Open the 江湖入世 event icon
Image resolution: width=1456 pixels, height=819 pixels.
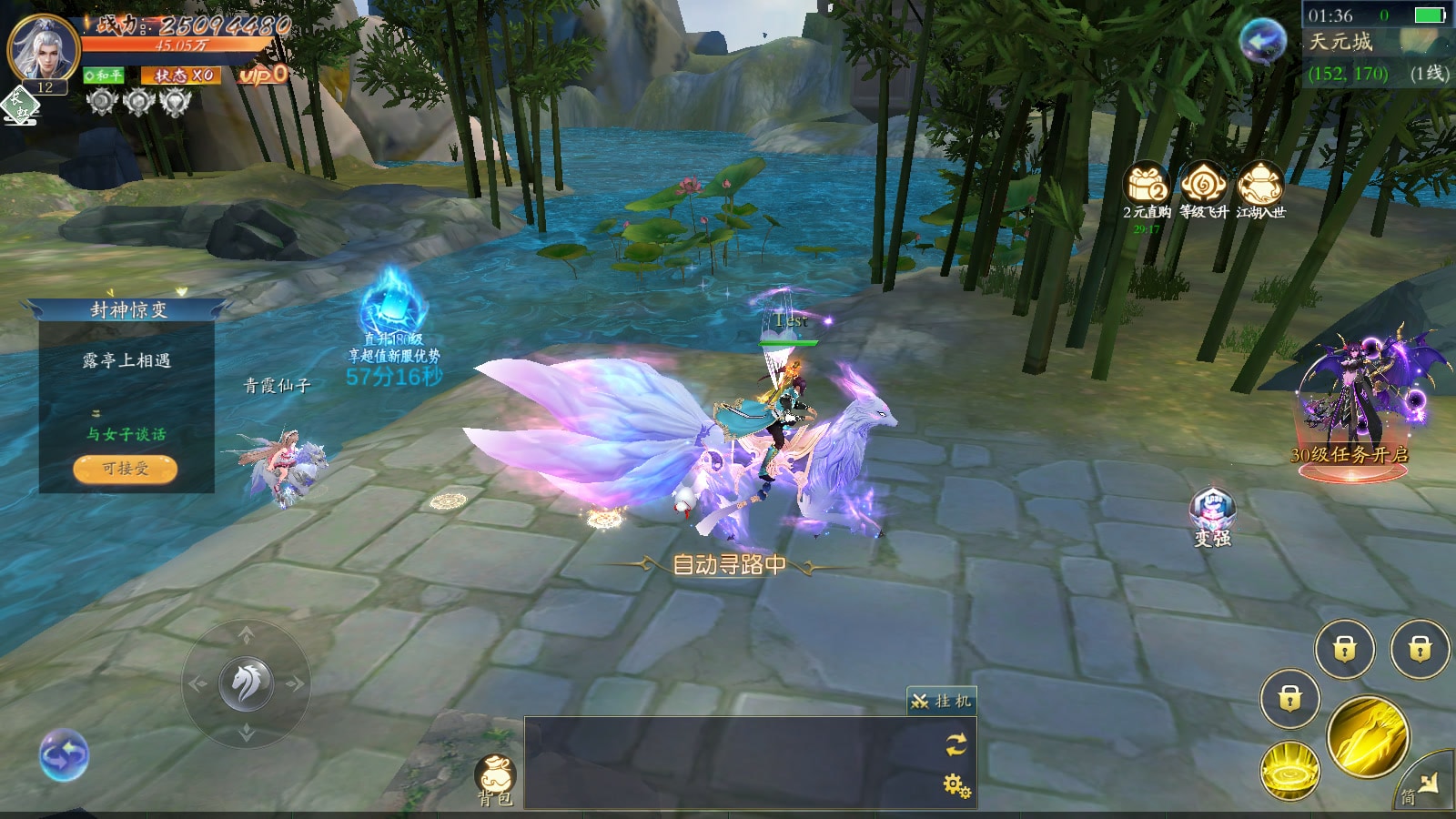pos(1260,186)
